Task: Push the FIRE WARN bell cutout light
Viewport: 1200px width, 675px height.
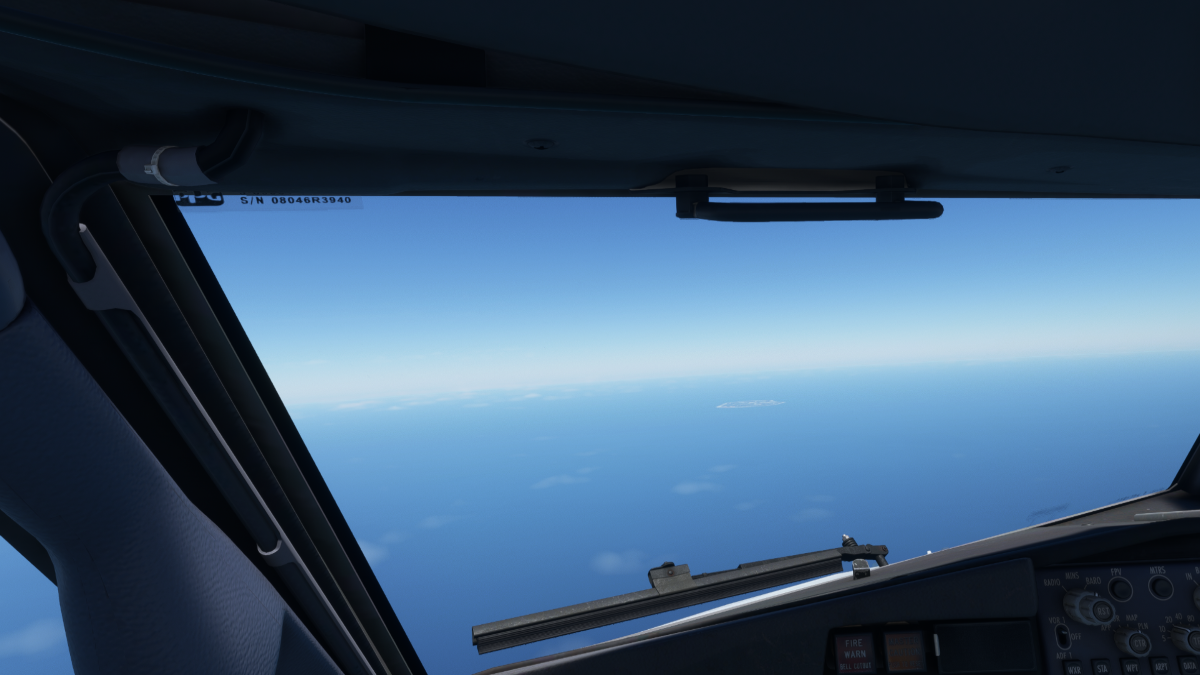Action: pyautogui.click(x=854, y=651)
